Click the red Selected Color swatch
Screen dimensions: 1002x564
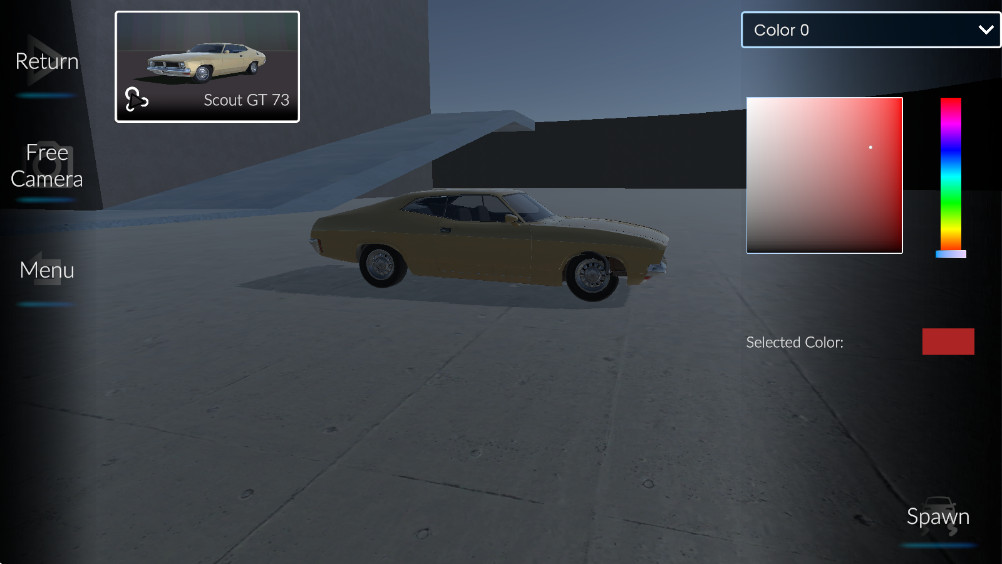947,342
